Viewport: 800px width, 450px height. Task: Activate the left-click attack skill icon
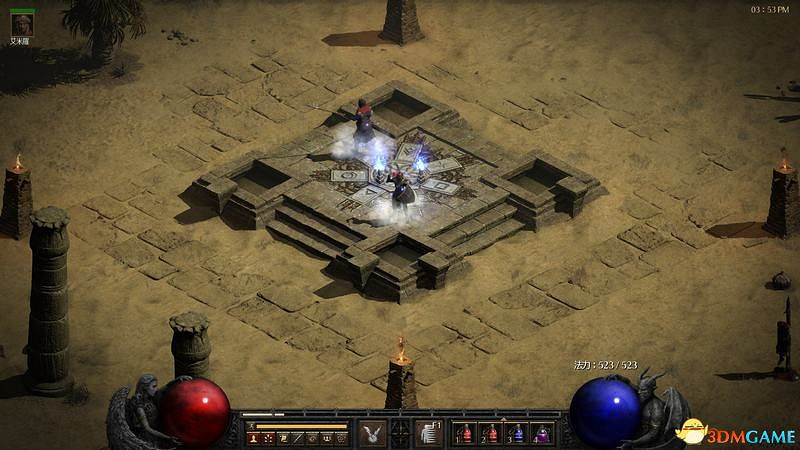pyautogui.click(x=372, y=433)
